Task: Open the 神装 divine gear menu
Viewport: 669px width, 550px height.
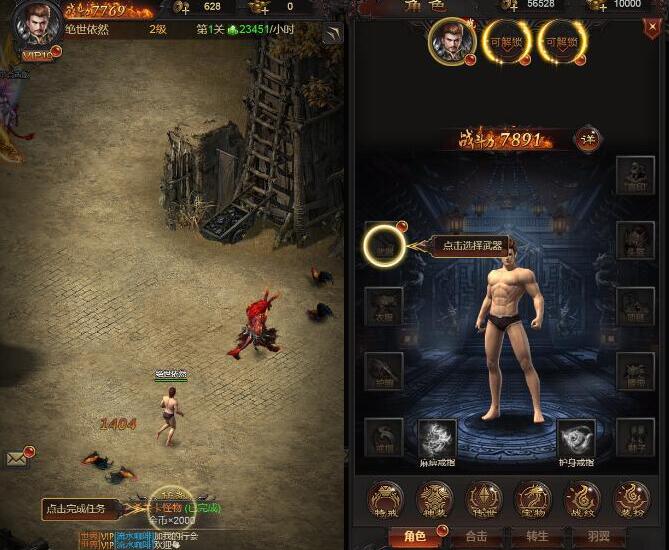Action: [434, 497]
